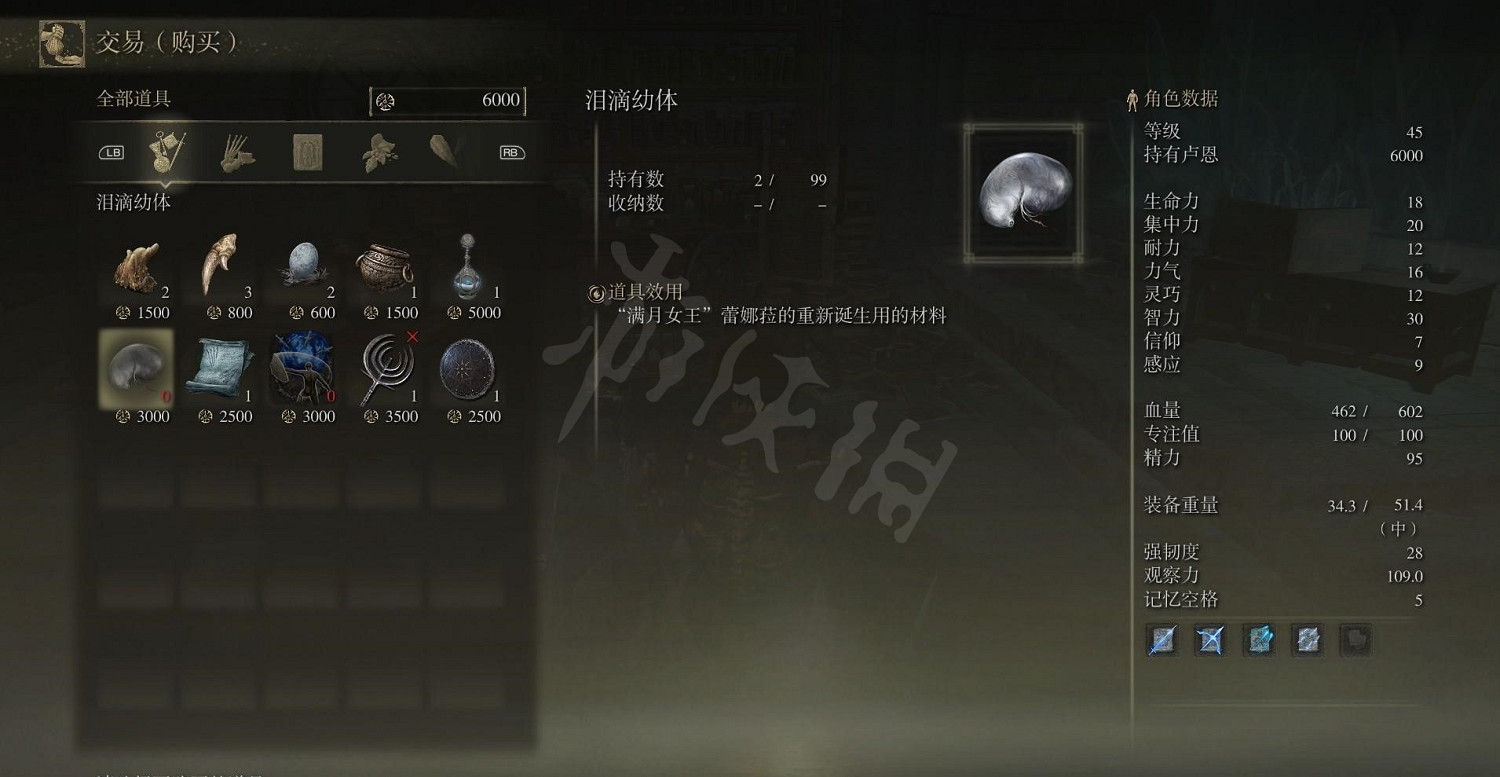Image resolution: width=1500 pixels, height=777 pixels.
Task: Click the merchant portrait beside the title
Action: coord(61,42)
